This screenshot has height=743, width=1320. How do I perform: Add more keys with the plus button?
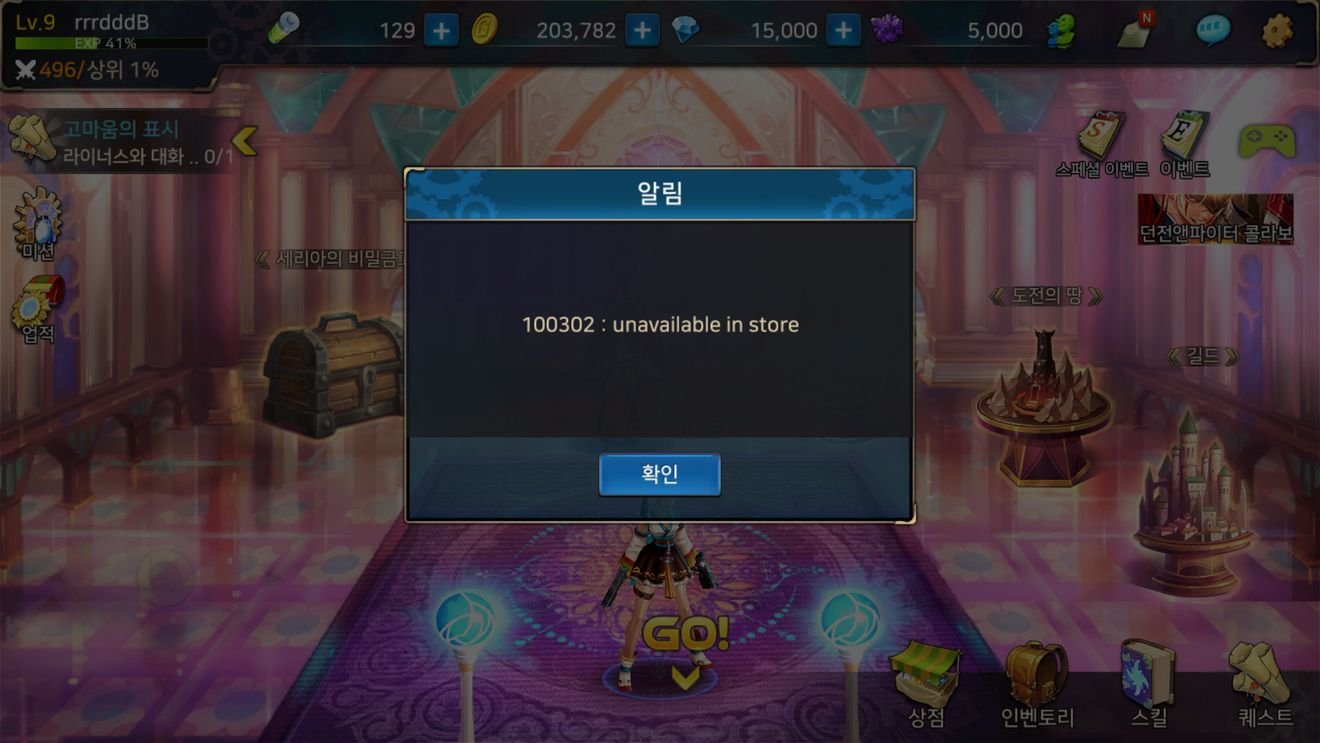tap(441, 31)
